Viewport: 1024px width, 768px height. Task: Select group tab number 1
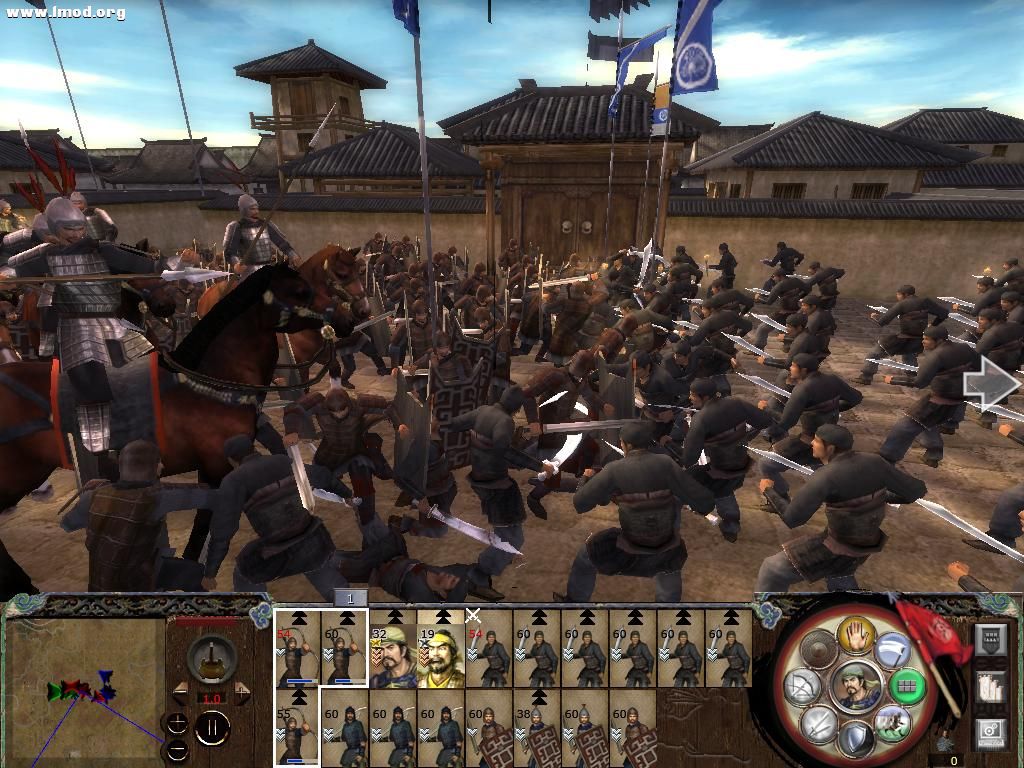coord(350,598)
